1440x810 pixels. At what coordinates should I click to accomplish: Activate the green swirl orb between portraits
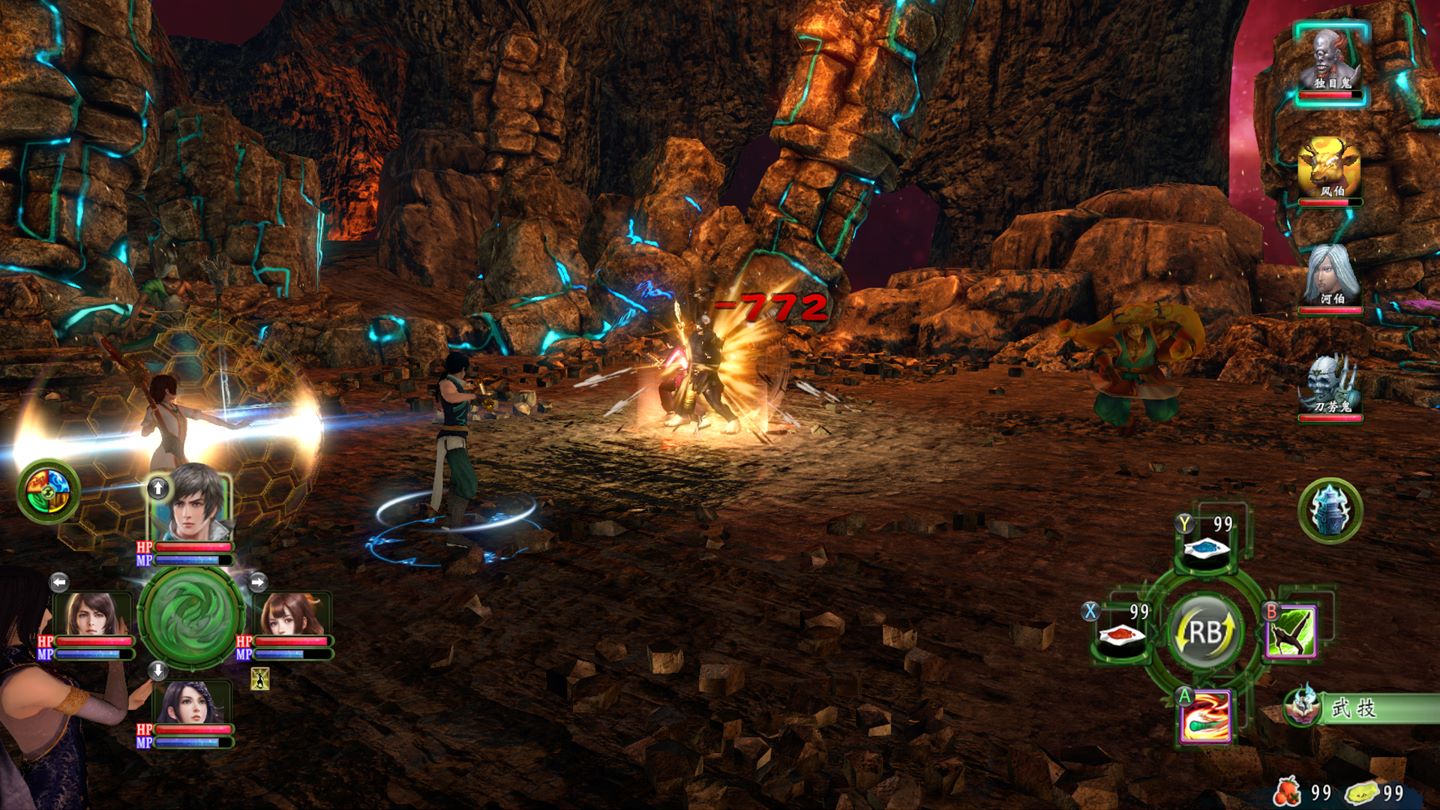[191, 618]
